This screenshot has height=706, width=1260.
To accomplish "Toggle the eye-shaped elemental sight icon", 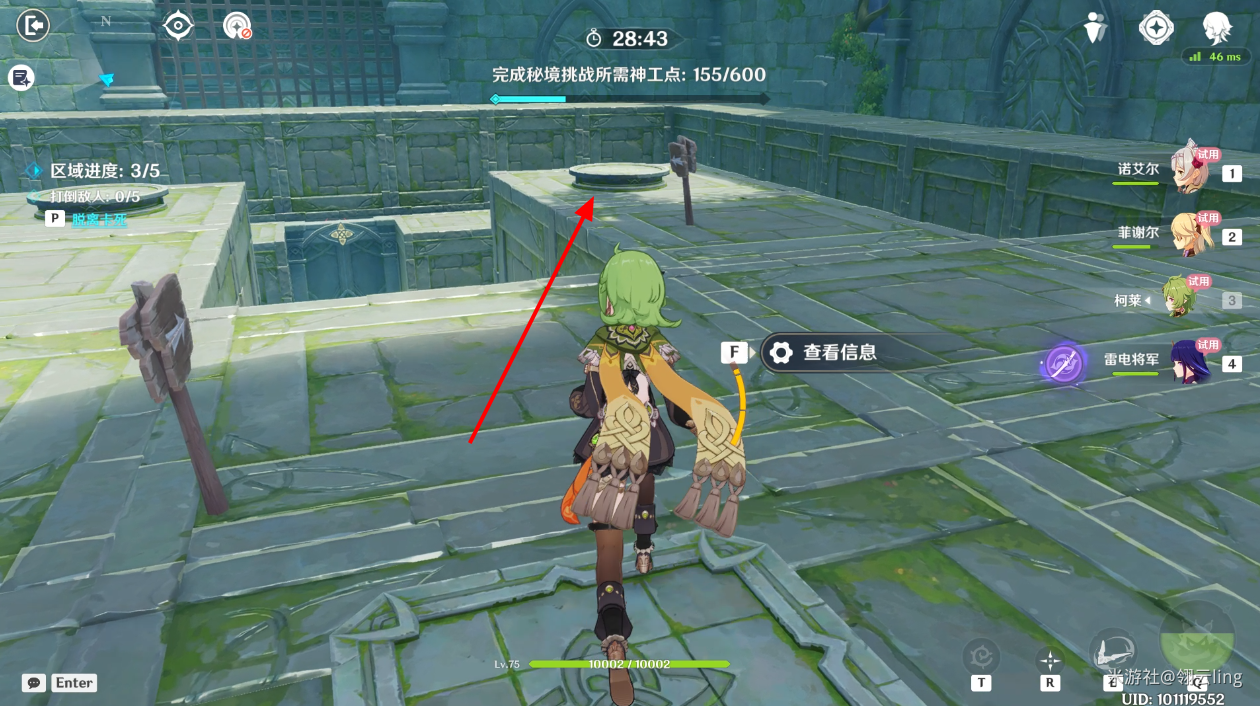I will [x=178, y=25].
